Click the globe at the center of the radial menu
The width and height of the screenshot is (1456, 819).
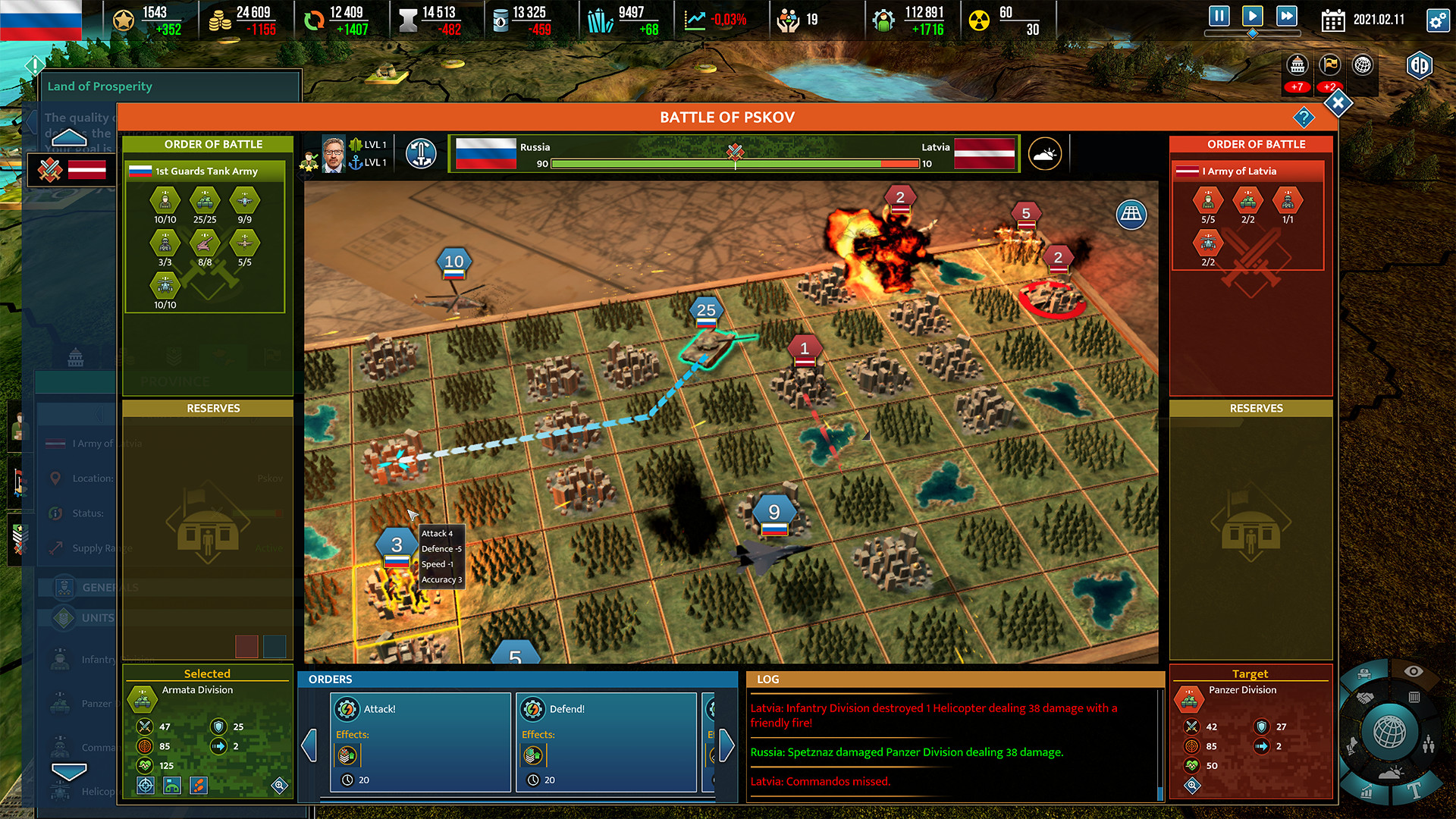point(1389,730)
